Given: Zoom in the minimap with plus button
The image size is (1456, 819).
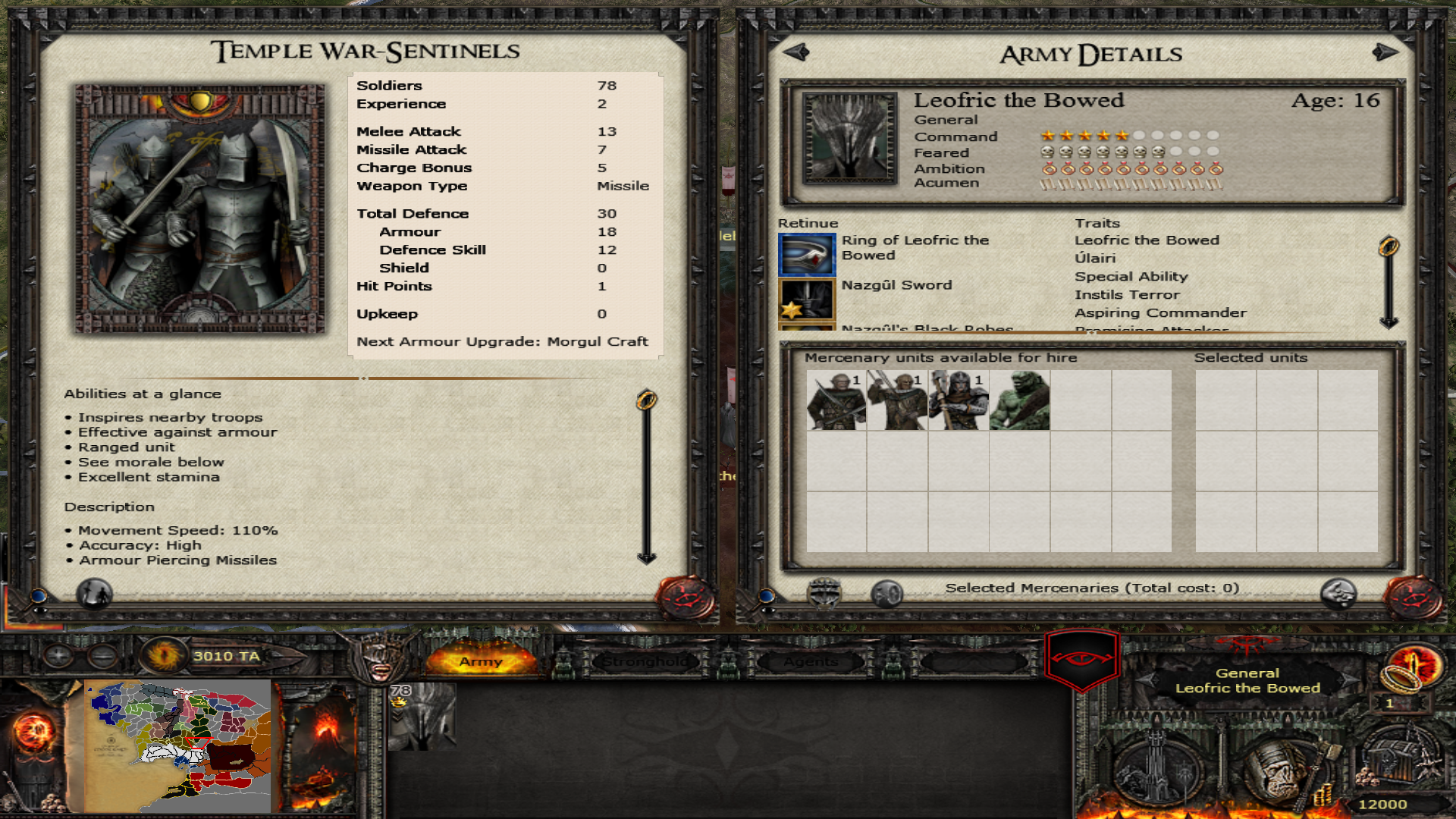Looking at the screenshot, I should tap(58, 655).
